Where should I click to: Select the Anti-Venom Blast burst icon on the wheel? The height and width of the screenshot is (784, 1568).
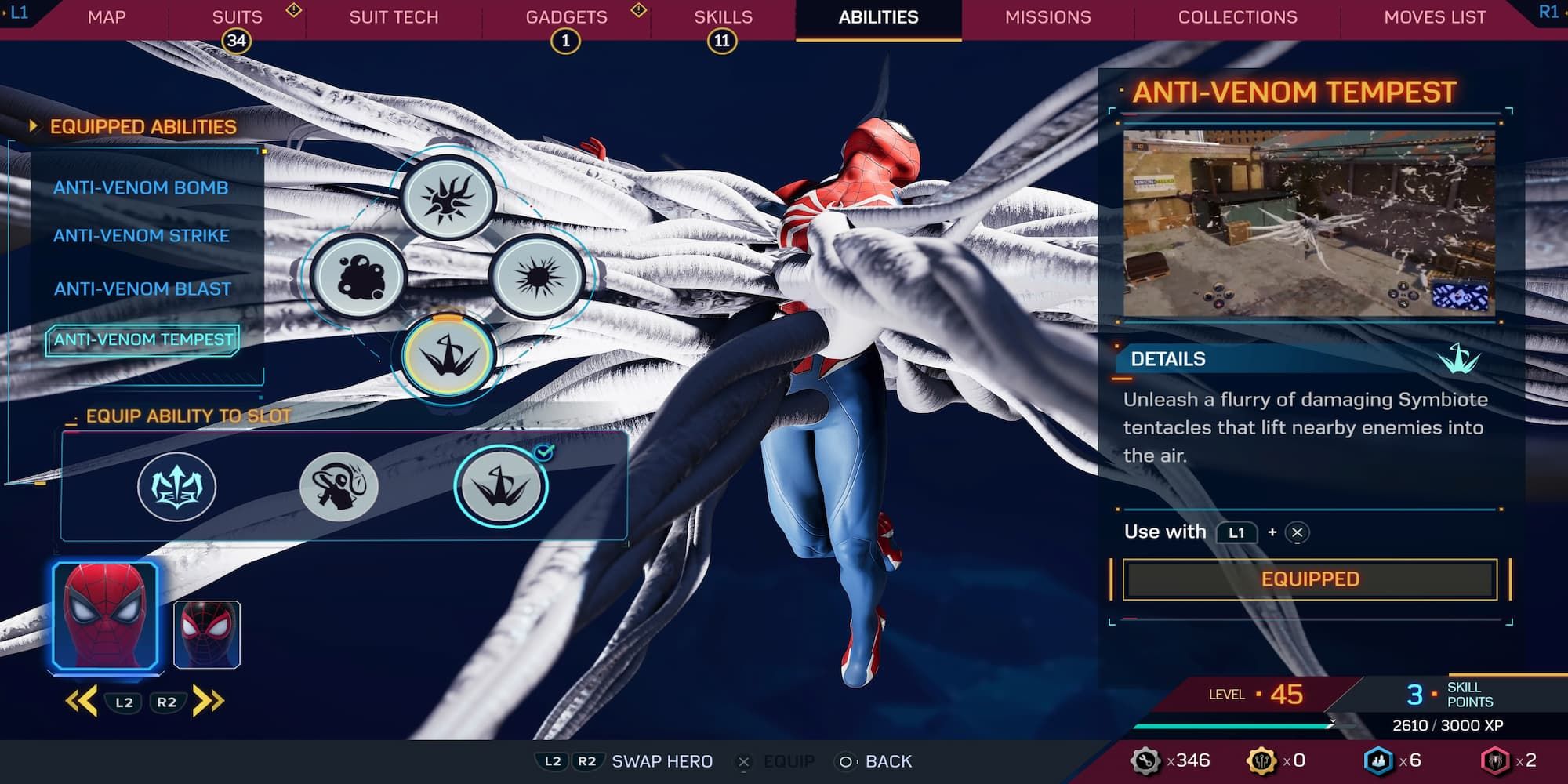pyautogui.click(x=535, y=278)
